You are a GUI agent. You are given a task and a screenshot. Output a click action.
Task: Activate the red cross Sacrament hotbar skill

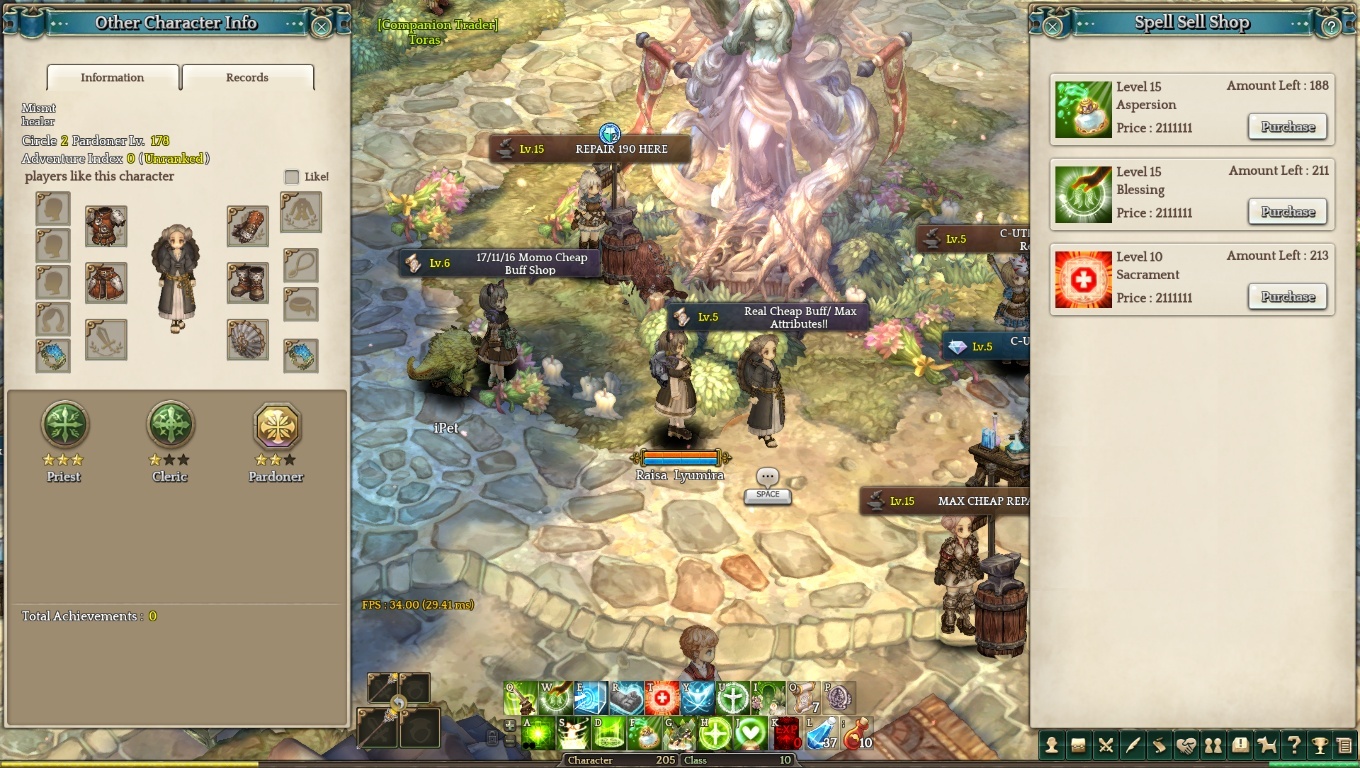point(662,697)
